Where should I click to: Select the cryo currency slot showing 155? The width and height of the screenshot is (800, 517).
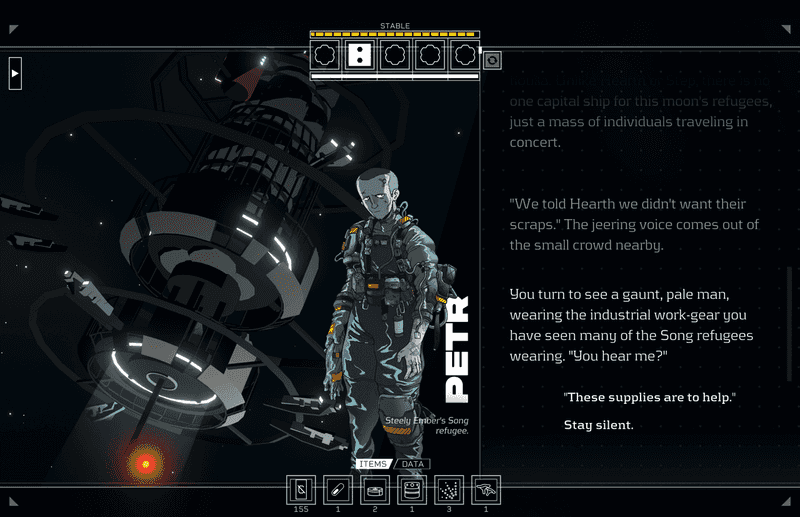[301, 489]
